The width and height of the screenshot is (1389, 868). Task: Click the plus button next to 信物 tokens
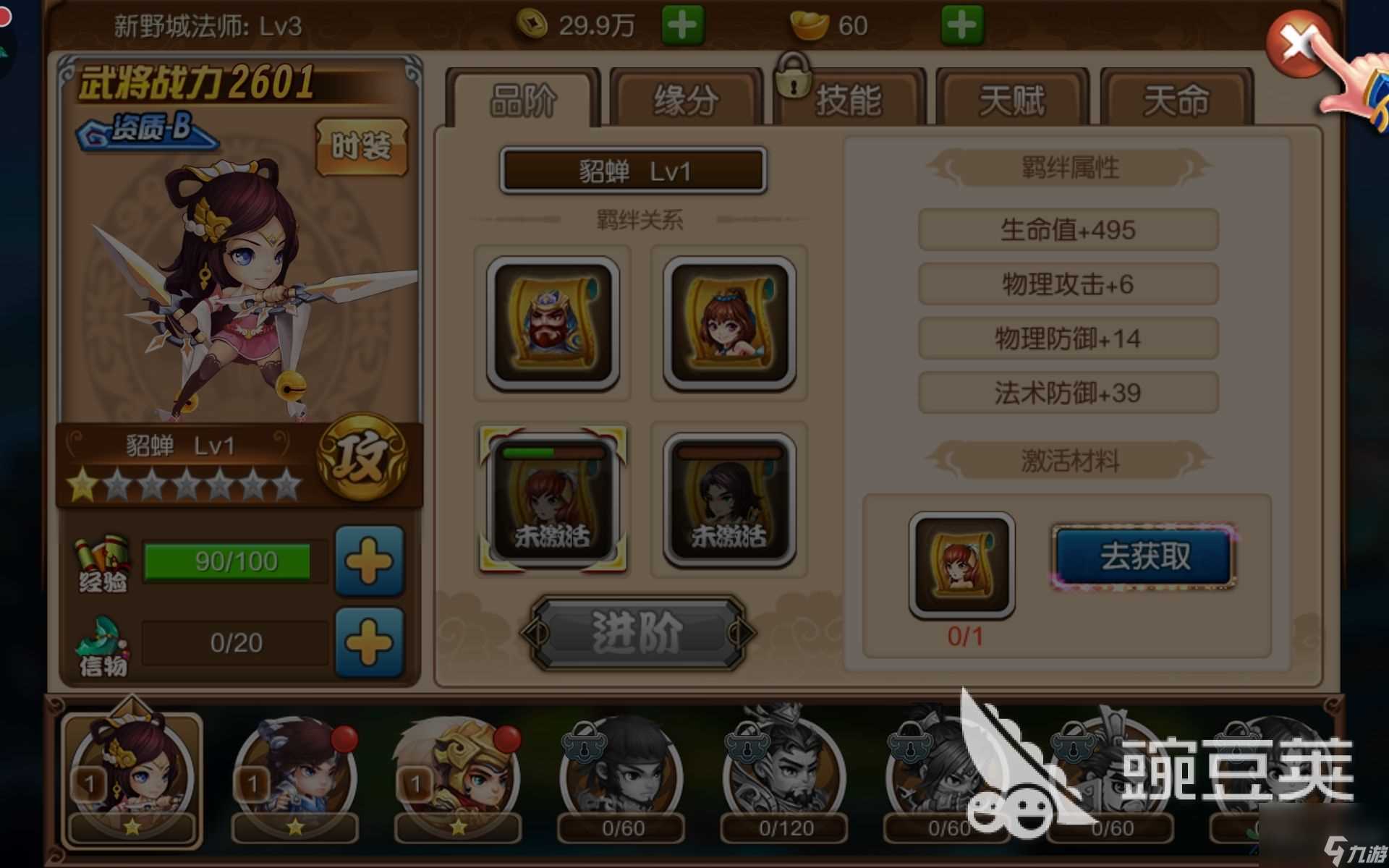[x=369, y=642]
